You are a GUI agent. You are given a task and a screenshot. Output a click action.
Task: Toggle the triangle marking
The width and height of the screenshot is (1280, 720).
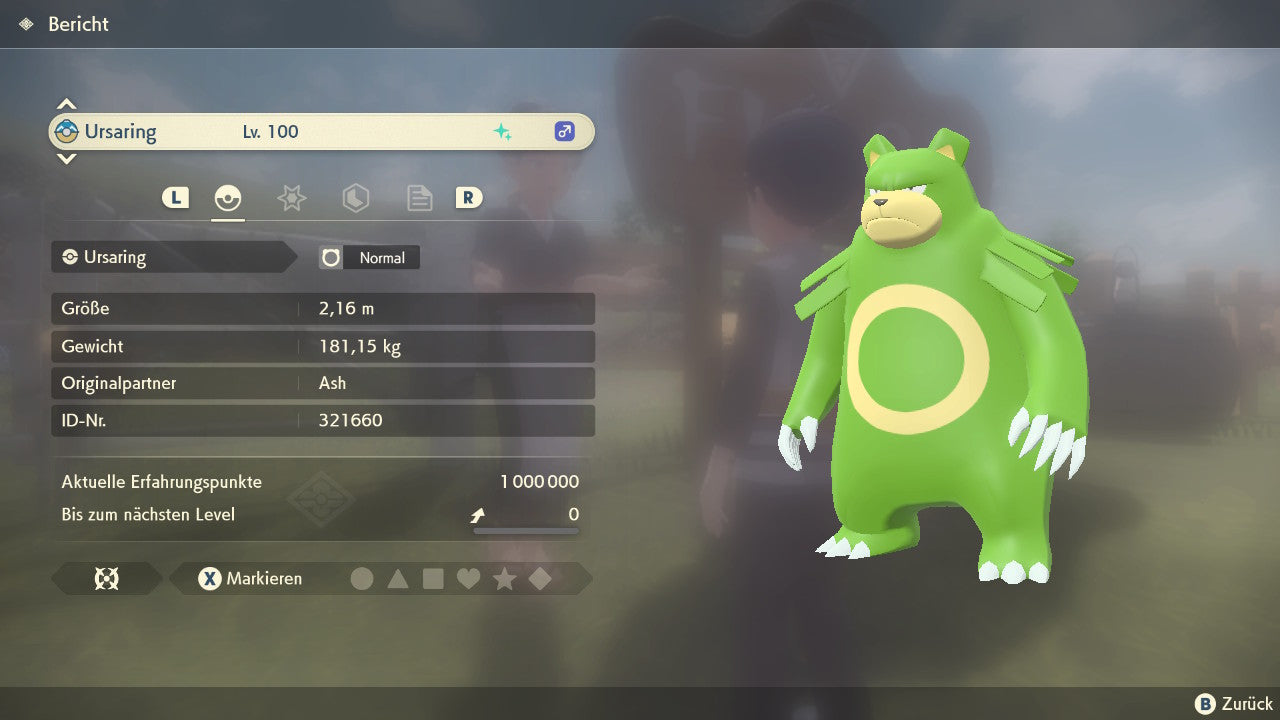pos(398,578)
